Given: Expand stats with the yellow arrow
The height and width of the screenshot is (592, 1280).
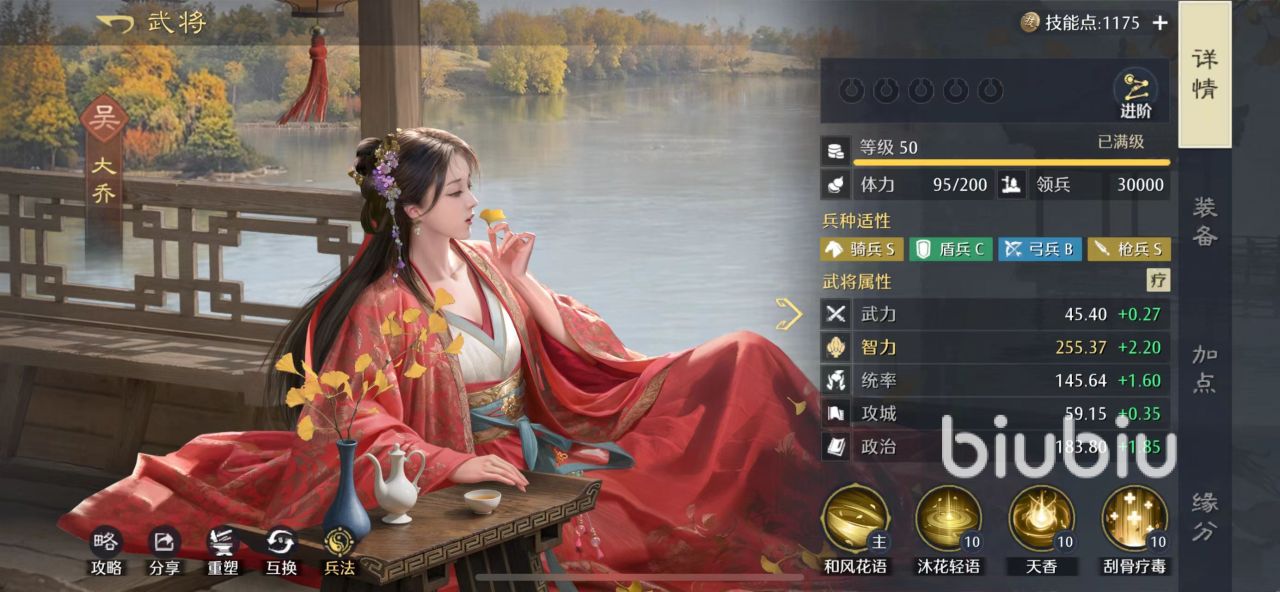Looking at the screenshot, I should click(789, 314).
